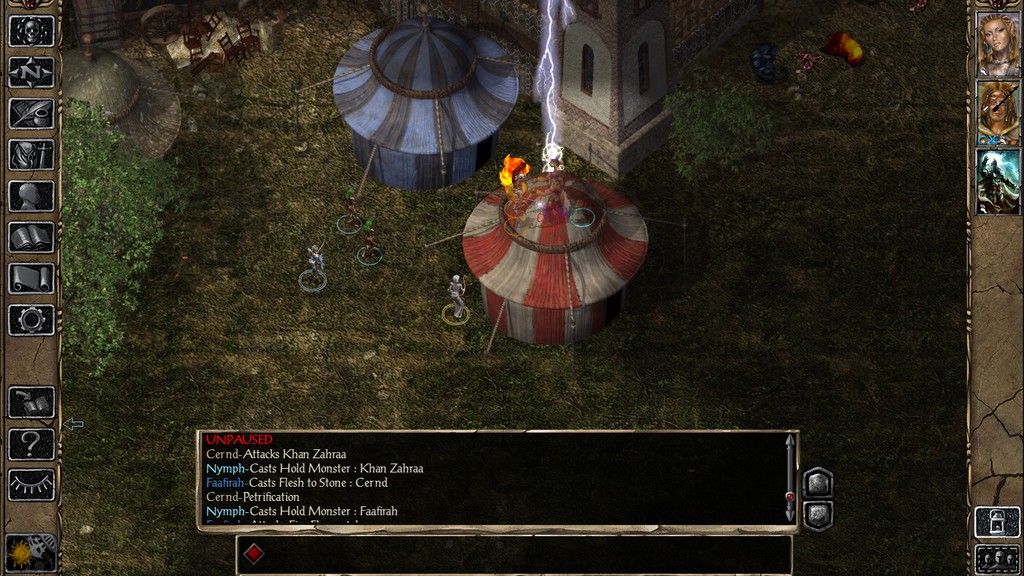Open the area map with the compass icon
1024x576 pixels.
[x=31, y=72]
